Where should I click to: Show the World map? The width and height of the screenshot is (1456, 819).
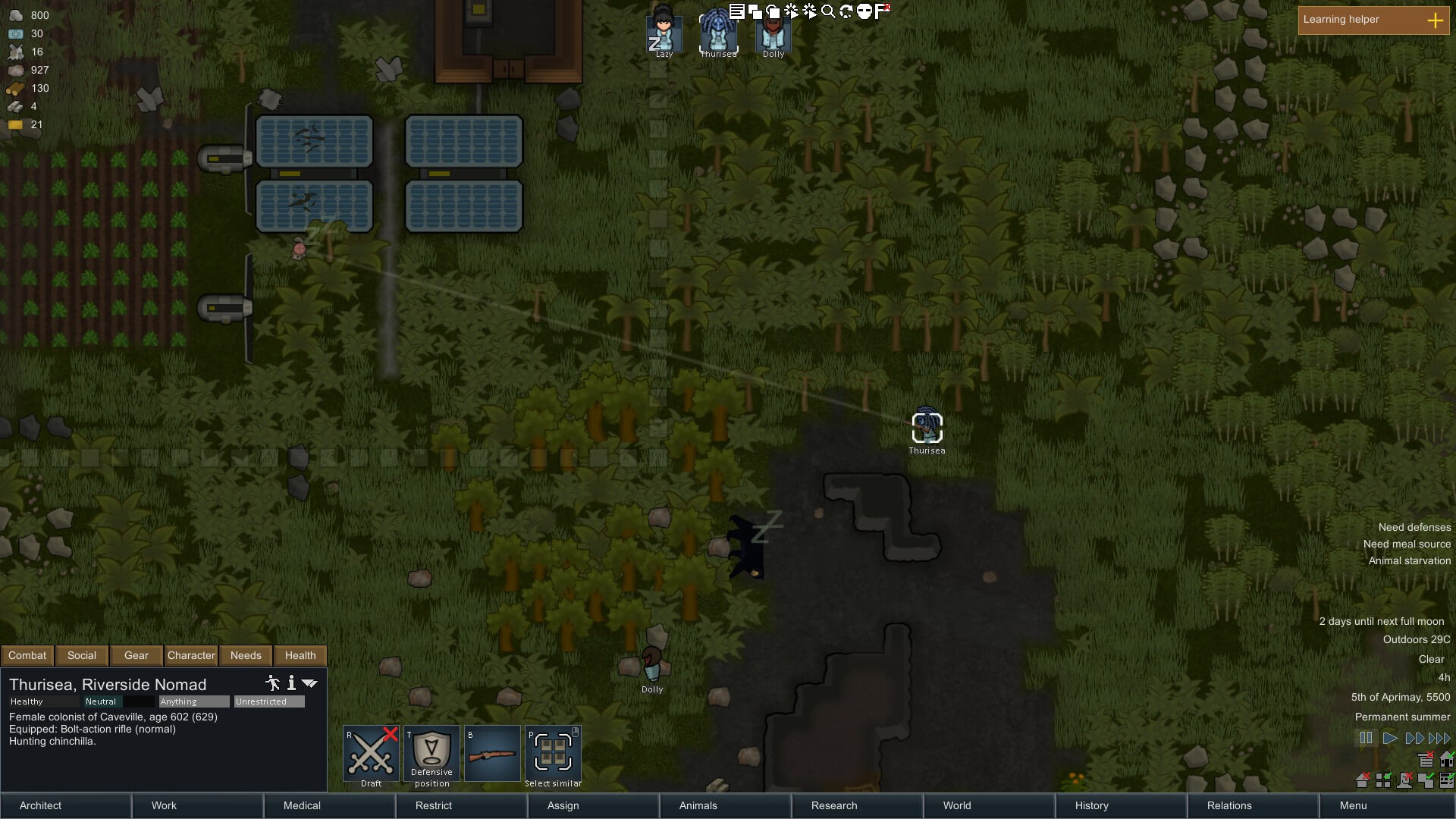click(x=957, y=805)
